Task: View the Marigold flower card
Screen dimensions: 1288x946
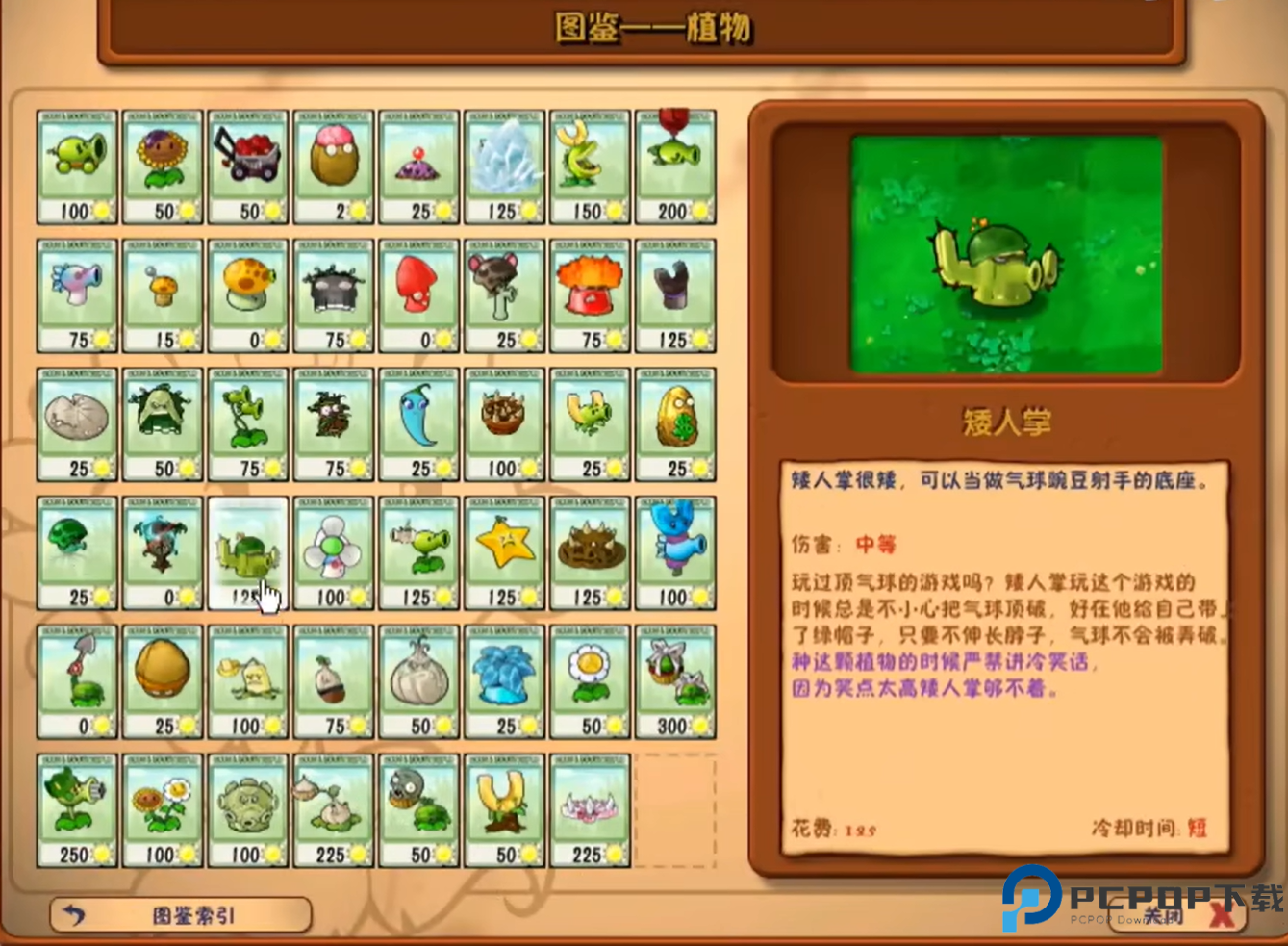Action: (590, 683)
